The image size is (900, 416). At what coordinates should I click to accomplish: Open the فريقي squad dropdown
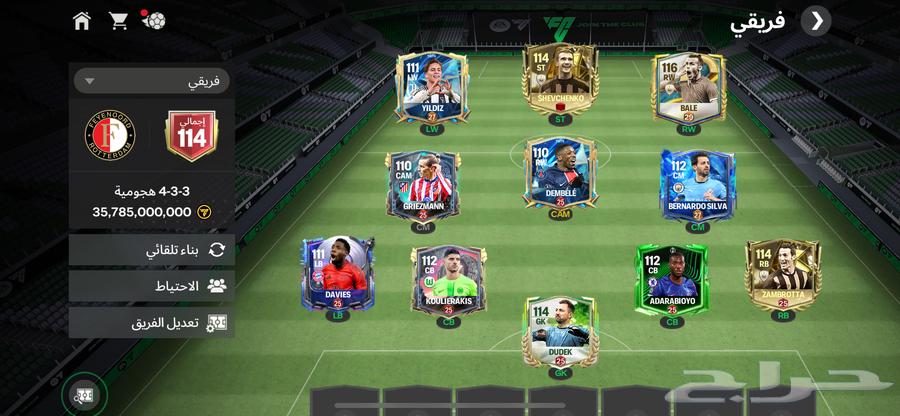[x=152, y=81]
